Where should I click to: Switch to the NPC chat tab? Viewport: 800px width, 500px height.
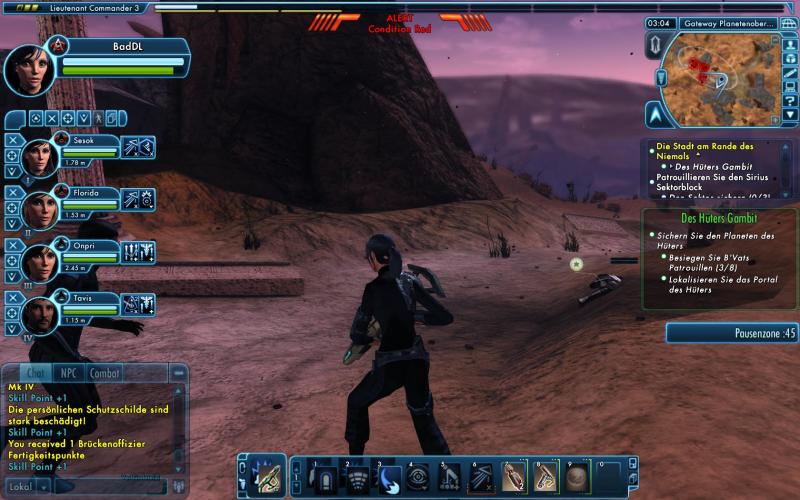[x=68, y=373]
